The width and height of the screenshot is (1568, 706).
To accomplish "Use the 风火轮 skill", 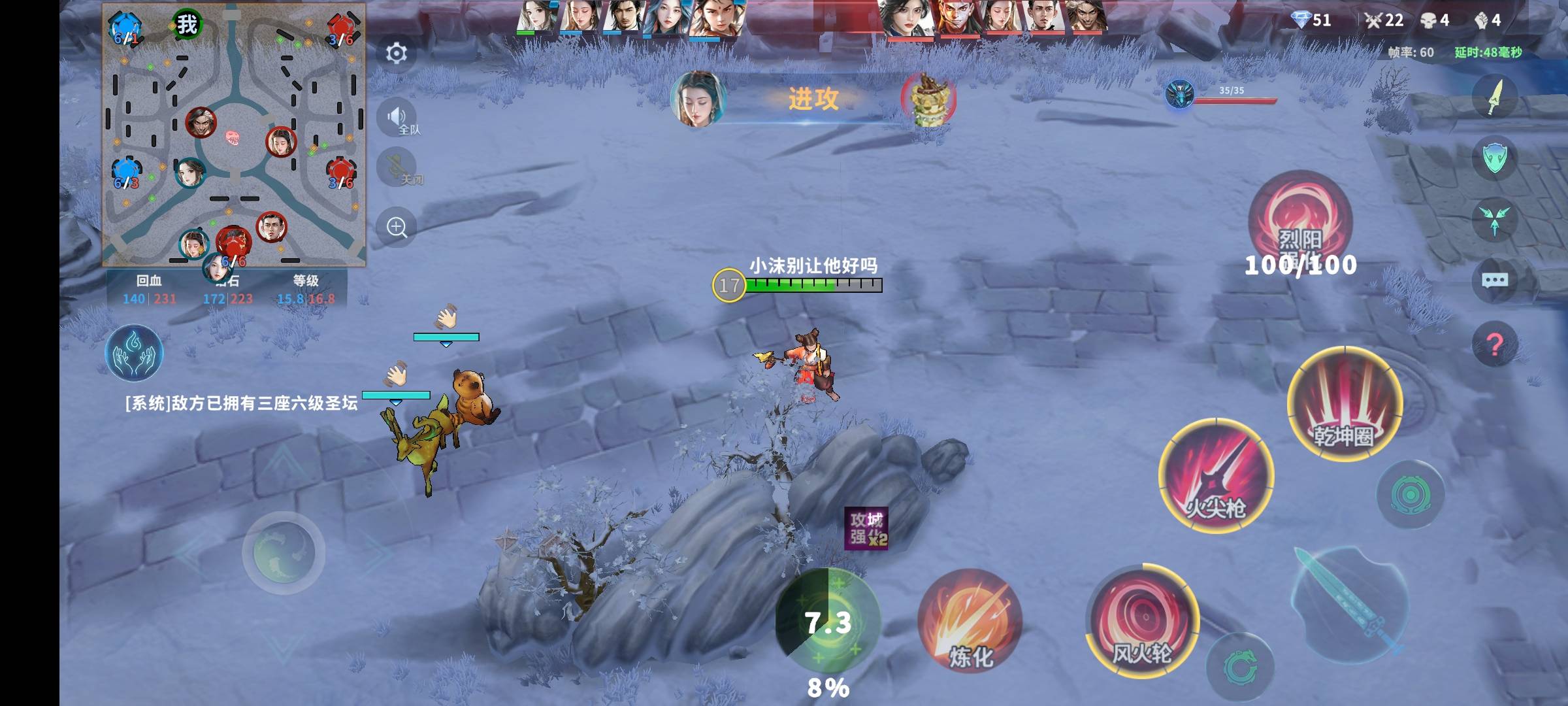I will [x=1143, y=619].
